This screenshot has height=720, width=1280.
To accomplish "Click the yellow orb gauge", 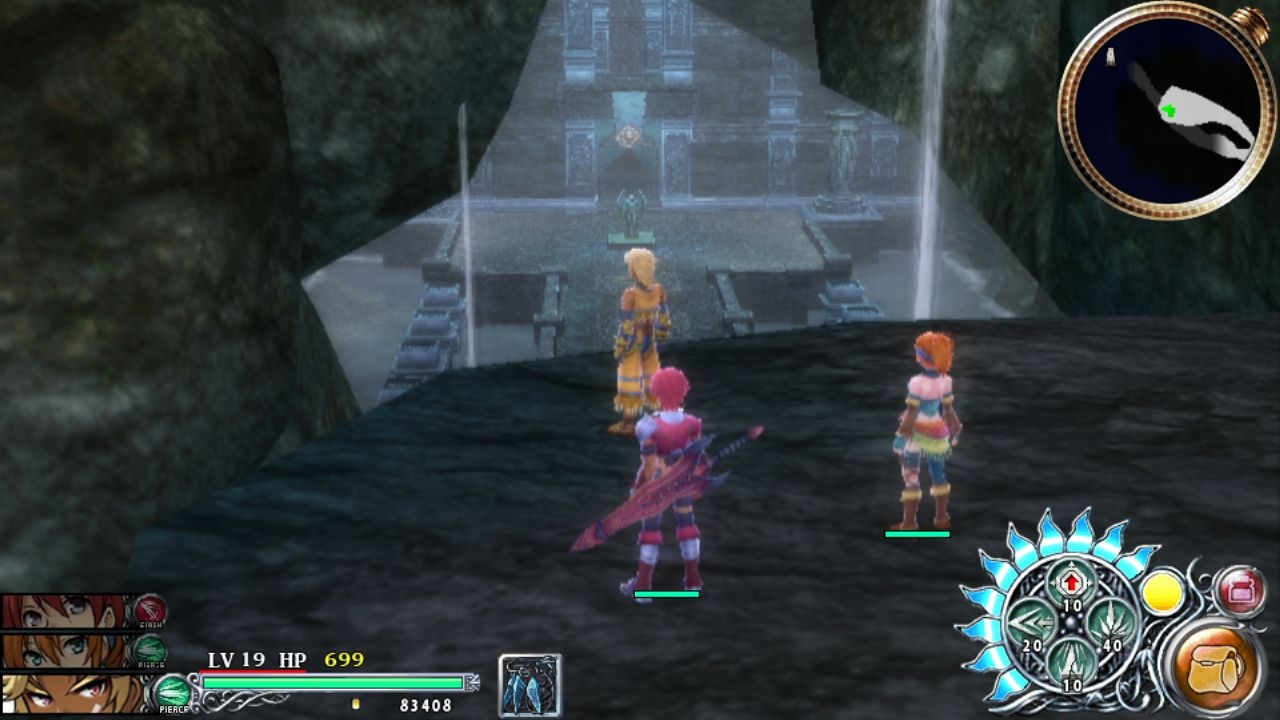I will click(x=1163, y=593).
